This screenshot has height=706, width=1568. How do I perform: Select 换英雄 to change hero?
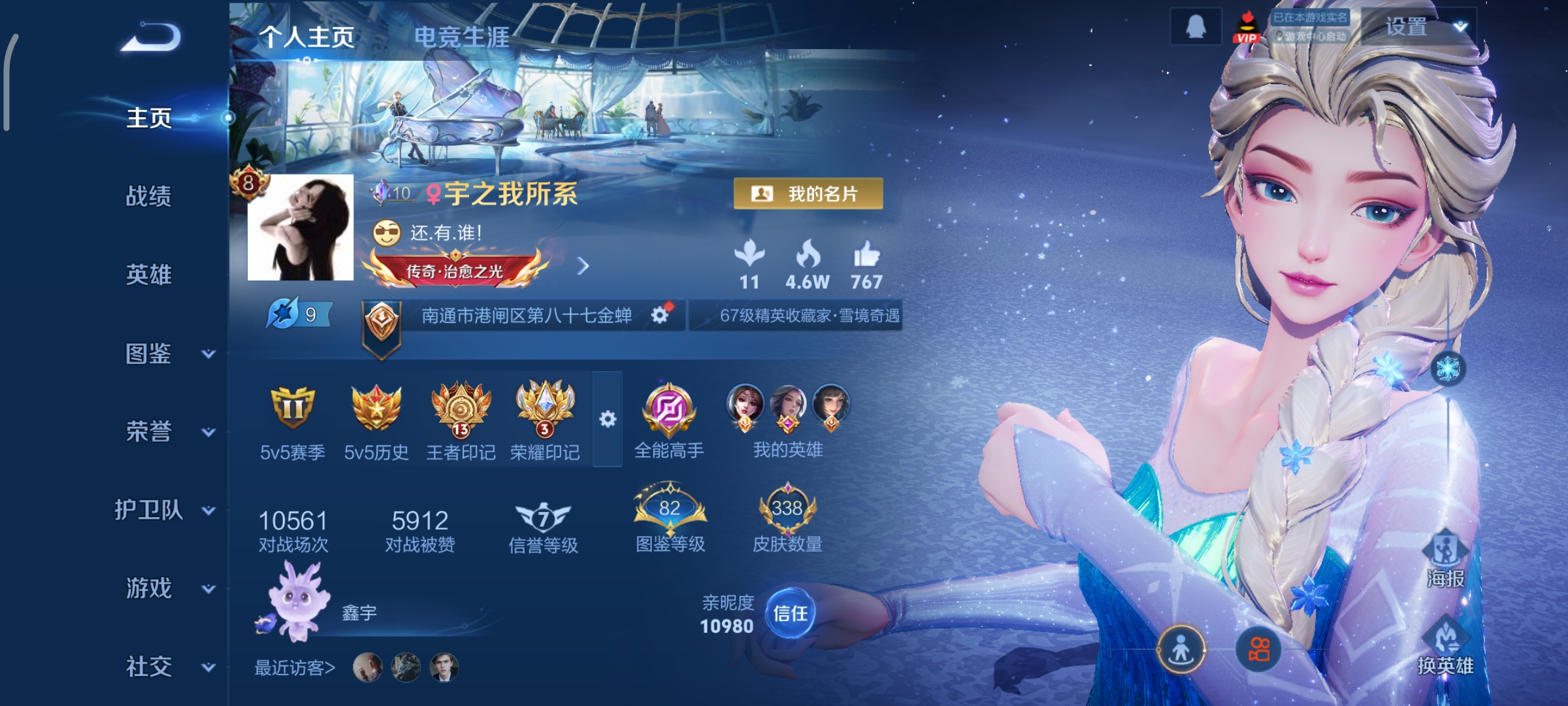pos(1445,647)
